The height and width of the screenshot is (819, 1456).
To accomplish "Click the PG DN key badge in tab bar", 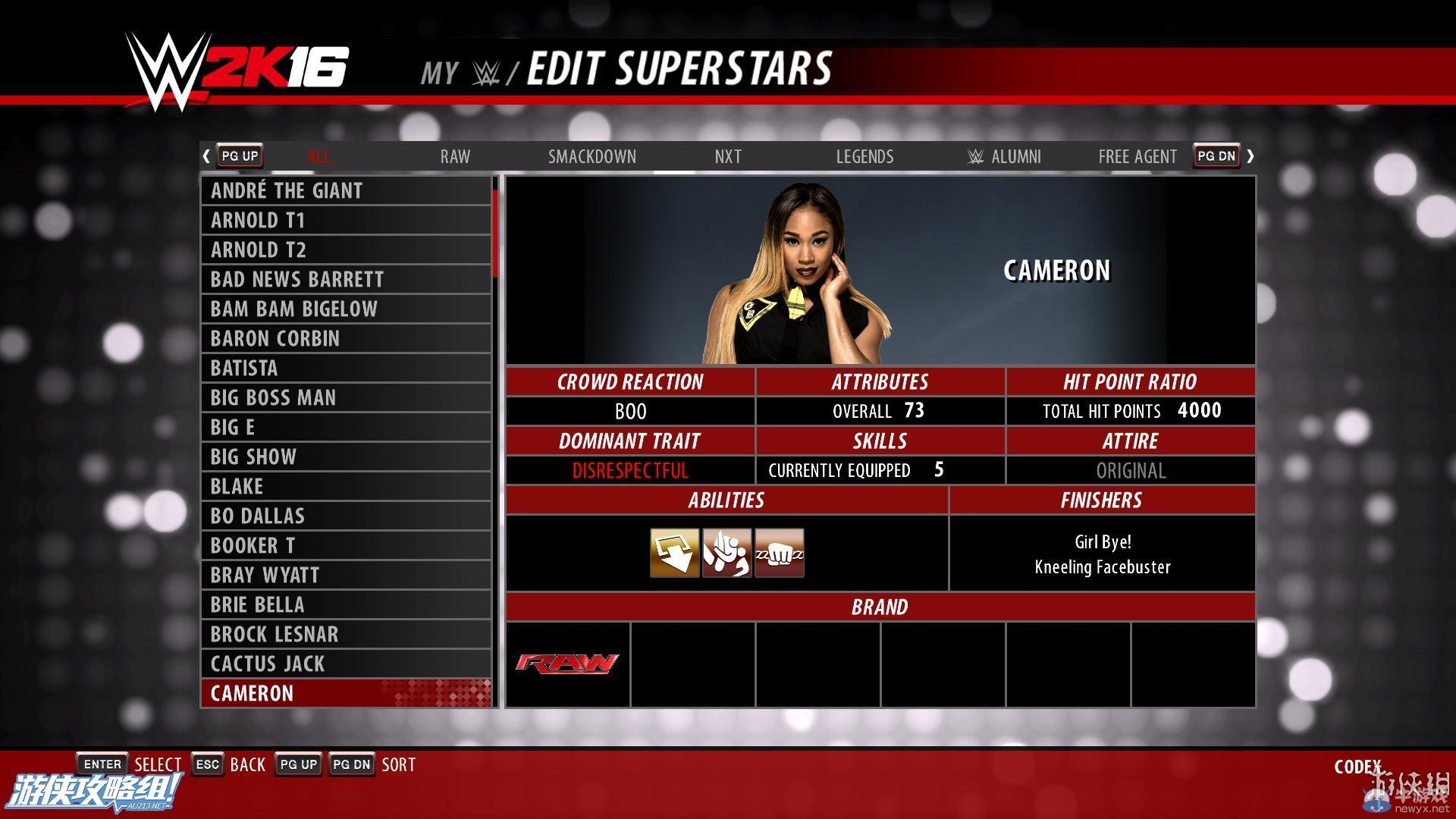I will (1216, 155).
